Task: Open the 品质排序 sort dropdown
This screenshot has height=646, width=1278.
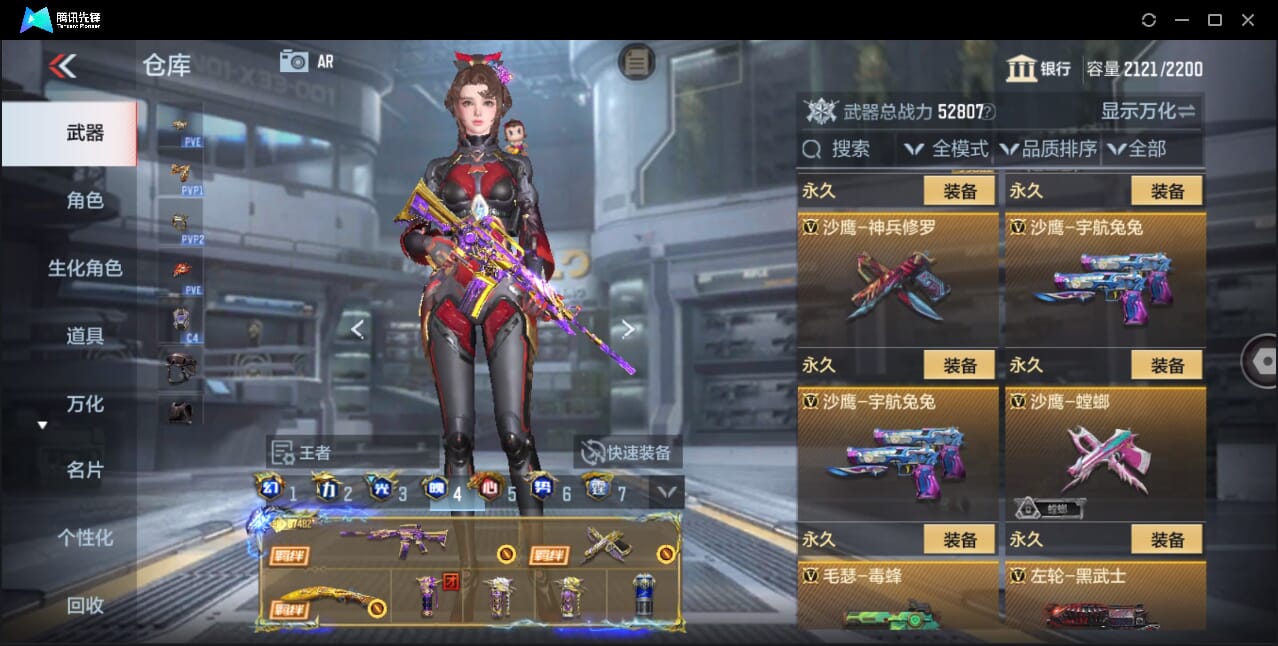Action: coord(1048,149)
